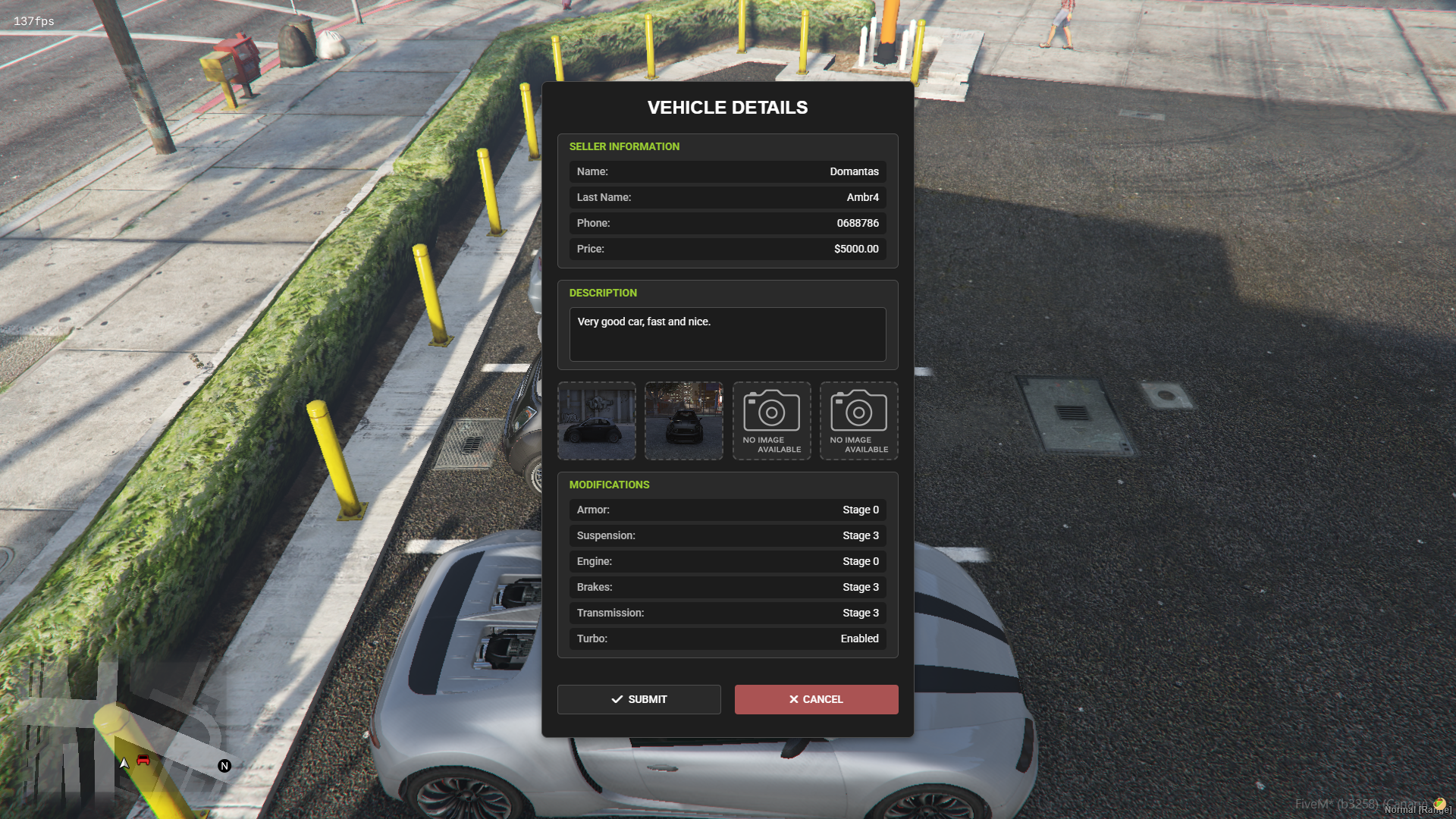Select the Vehicle Details title header

click(726, 107)
